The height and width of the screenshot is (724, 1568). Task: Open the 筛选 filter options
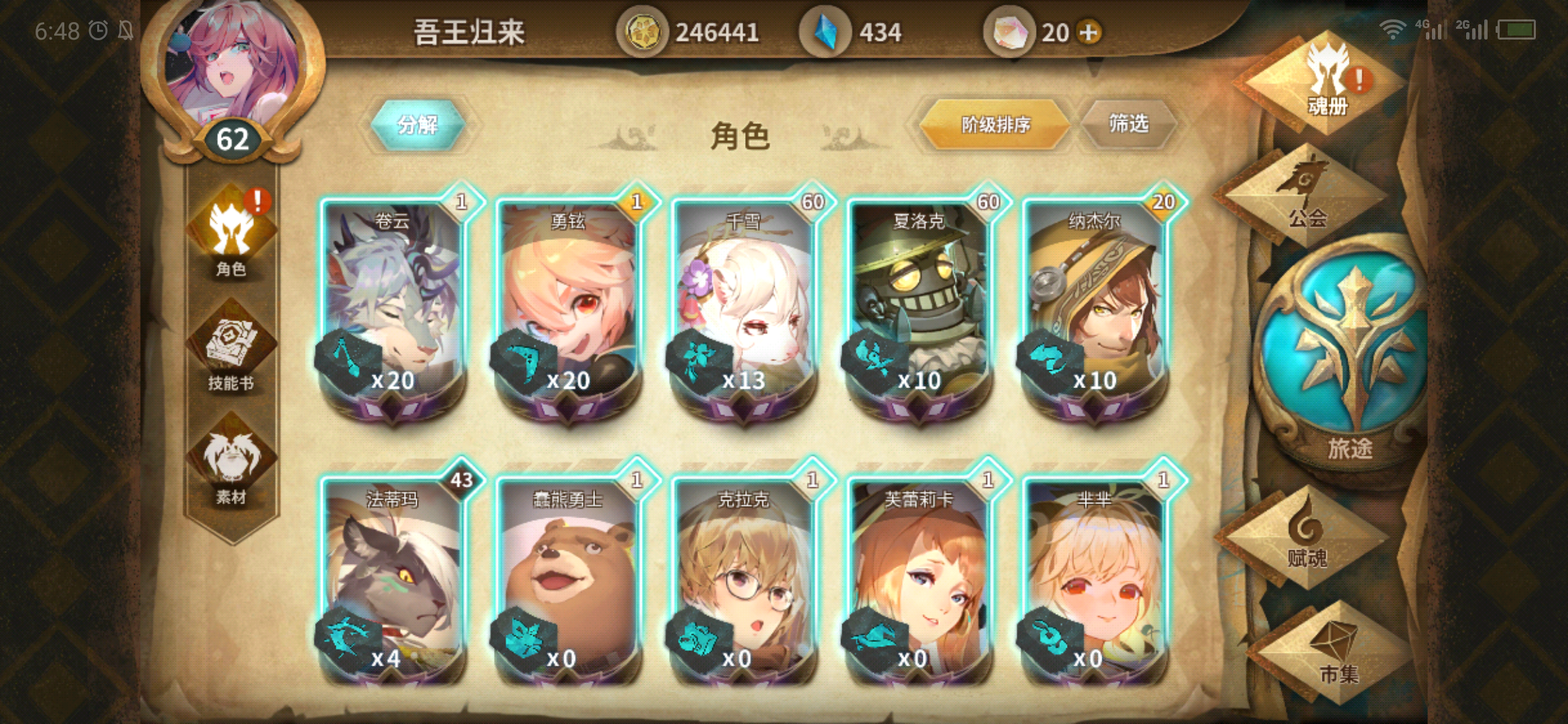1128,123
